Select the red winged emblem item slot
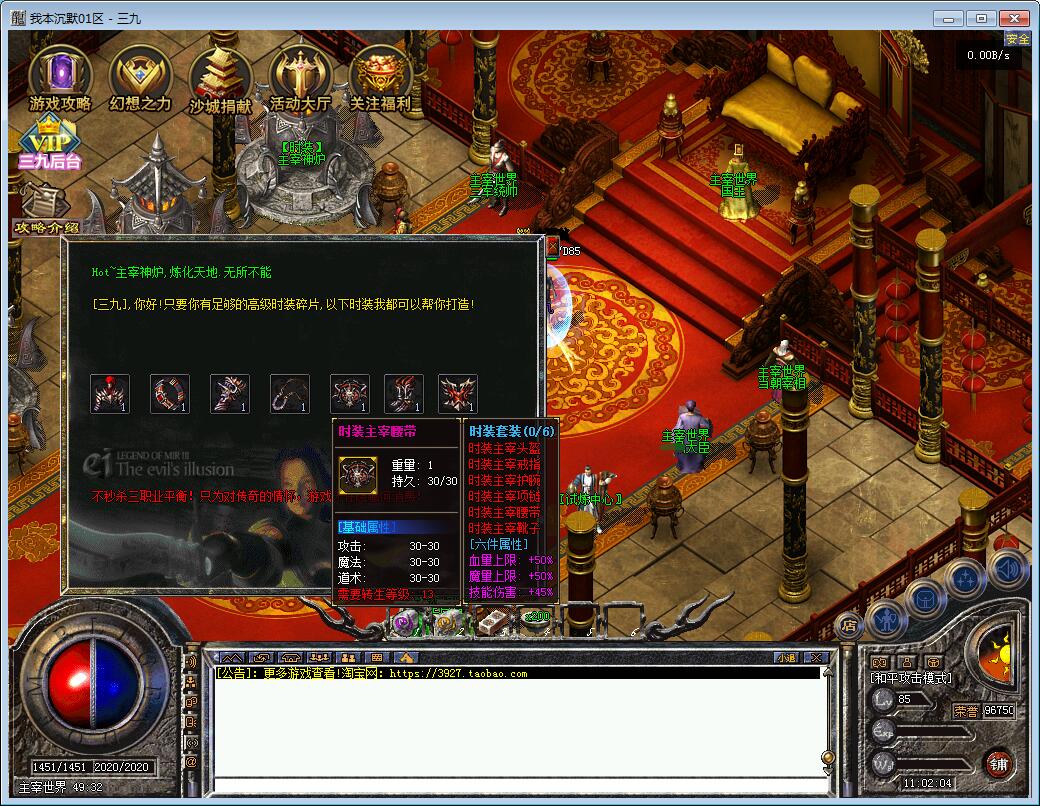 (x=458, y=394)
